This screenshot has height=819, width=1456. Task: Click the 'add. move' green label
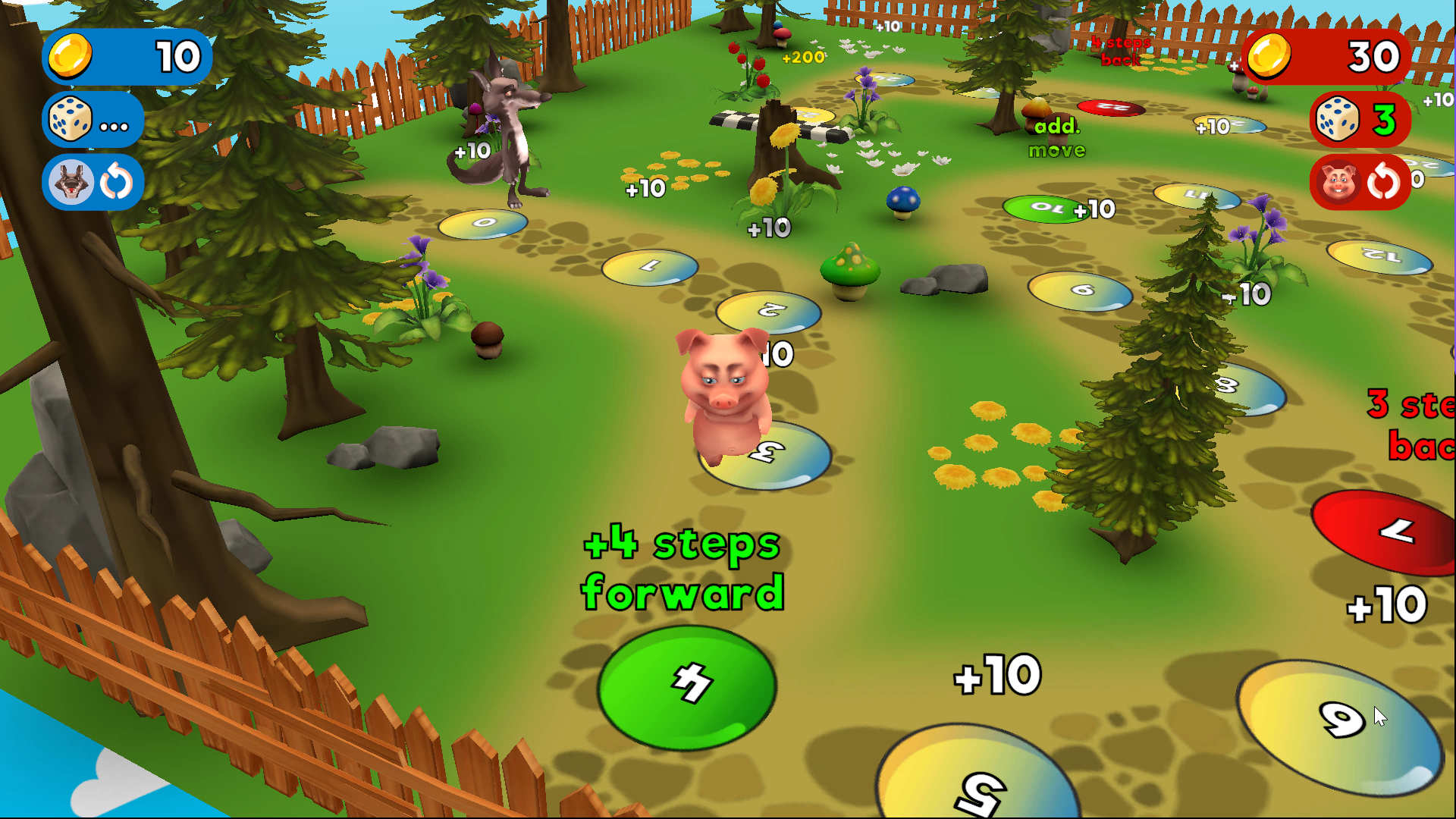(1056, 138)
